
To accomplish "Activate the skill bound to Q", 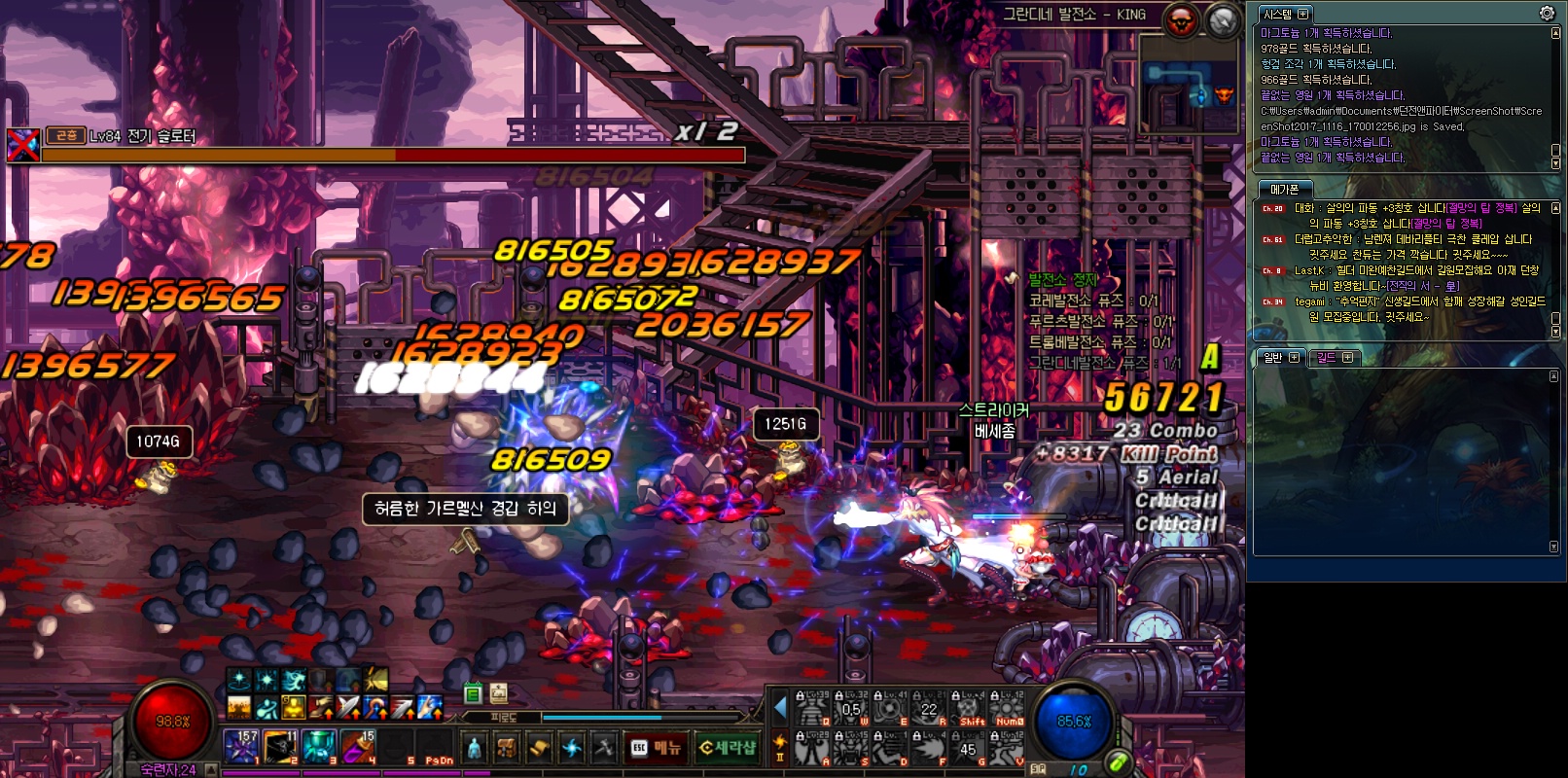I will pyautogui.click(x=812, y=710).
